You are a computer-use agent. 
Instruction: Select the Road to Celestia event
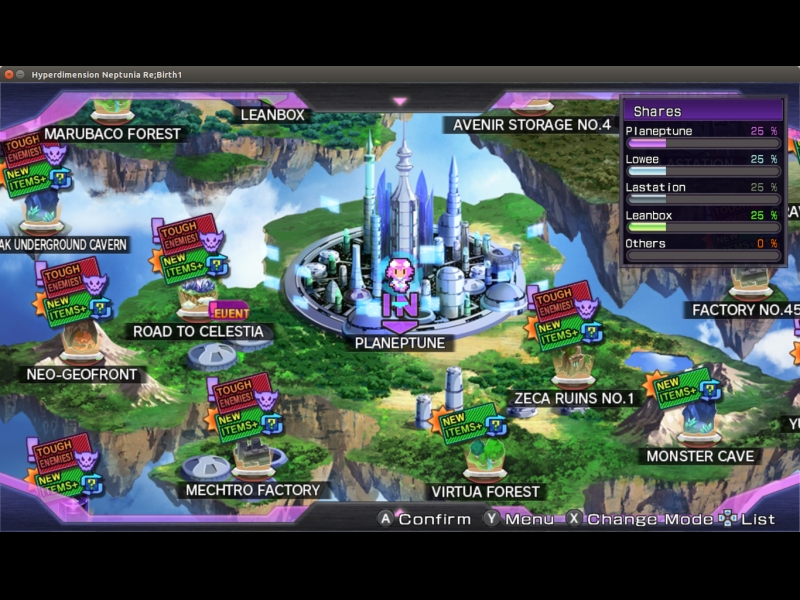[x=198, y=331]
